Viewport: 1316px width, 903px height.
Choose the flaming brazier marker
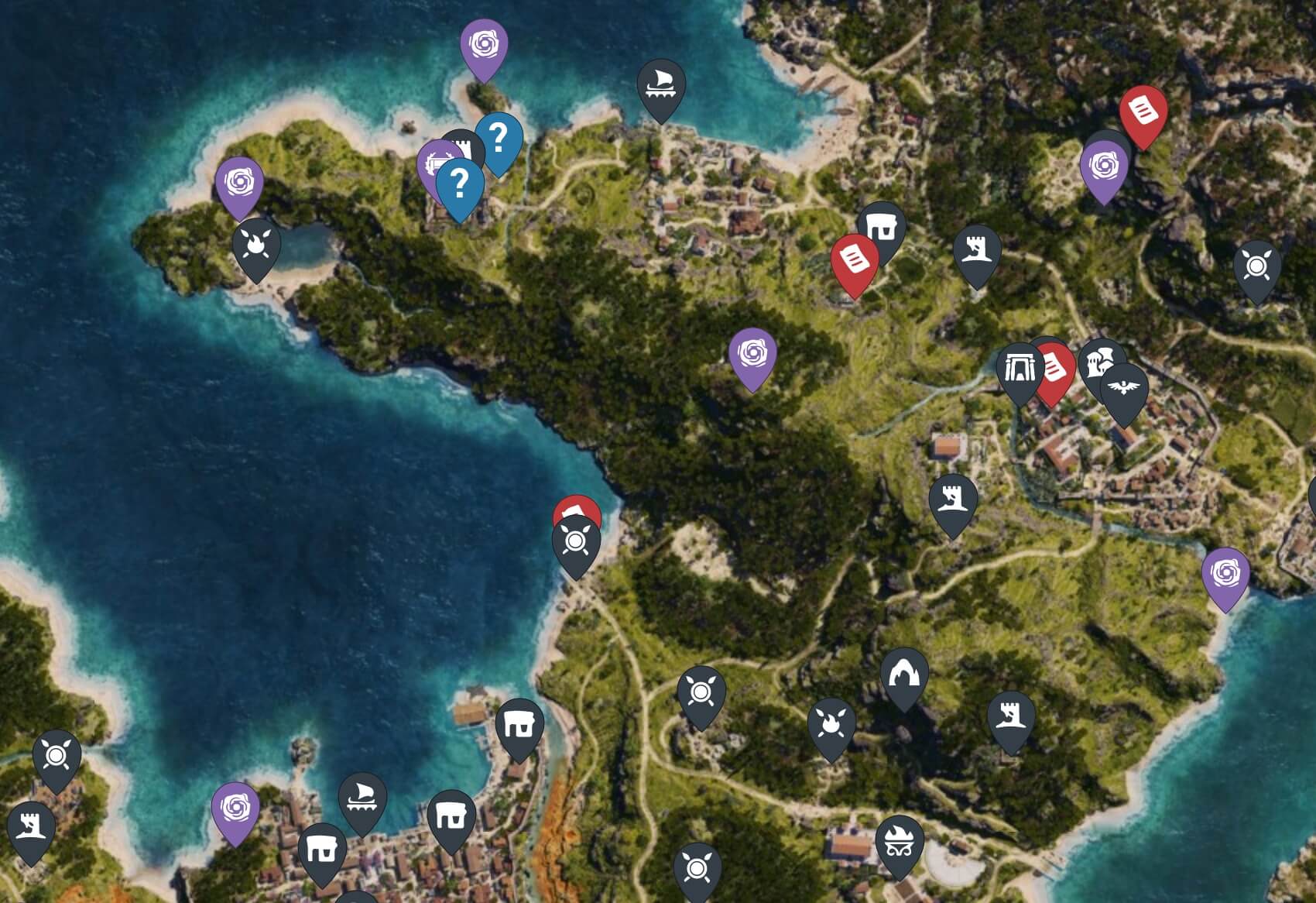(899, 843)
